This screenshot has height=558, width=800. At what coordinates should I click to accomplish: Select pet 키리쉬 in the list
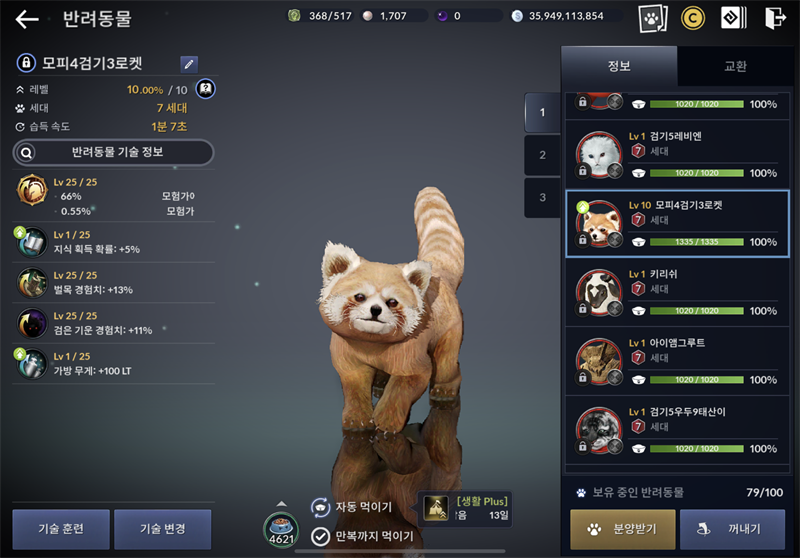pos(677,291)
